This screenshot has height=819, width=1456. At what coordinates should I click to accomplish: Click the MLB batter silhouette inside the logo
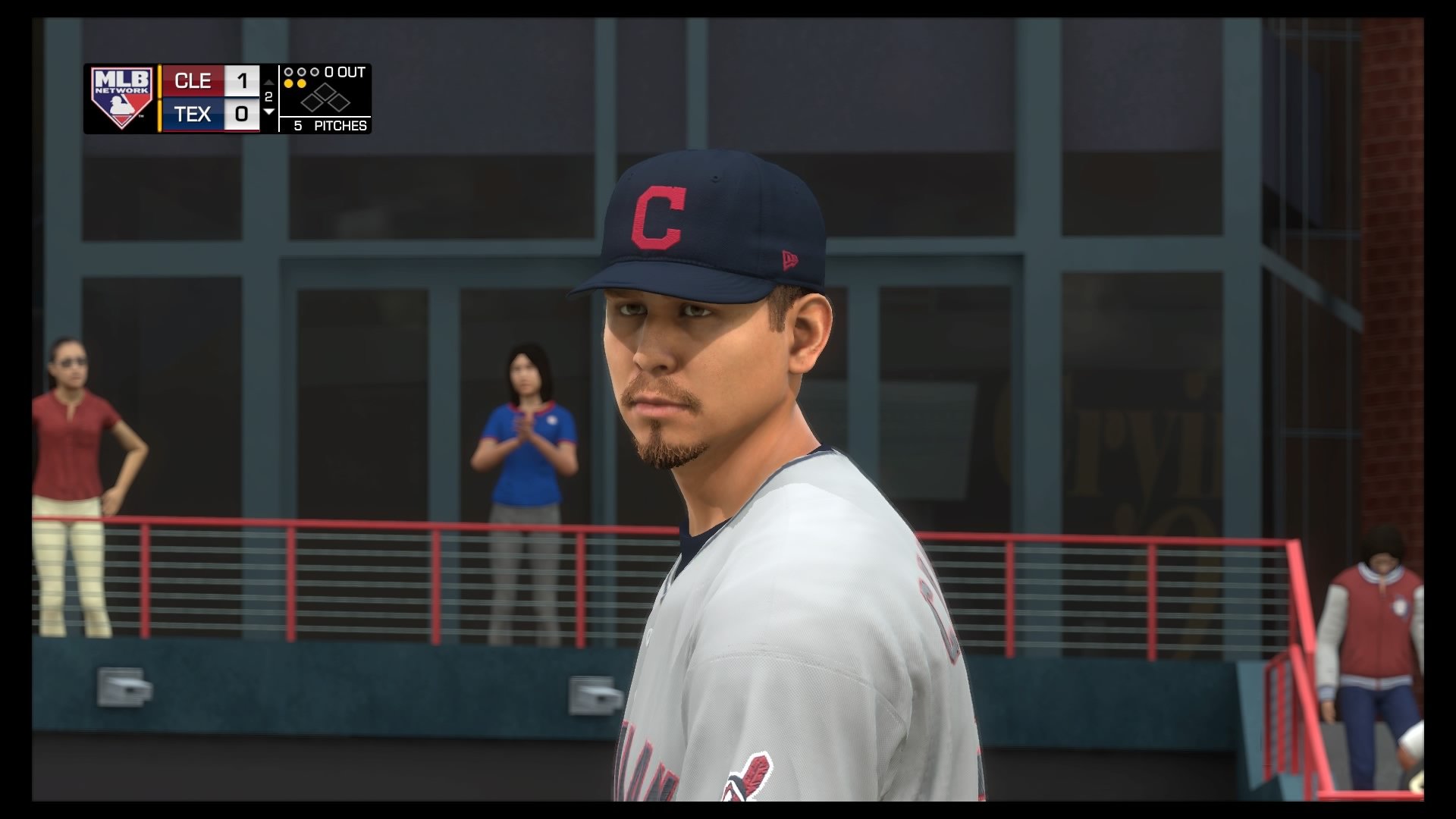(x=117, y=105)
